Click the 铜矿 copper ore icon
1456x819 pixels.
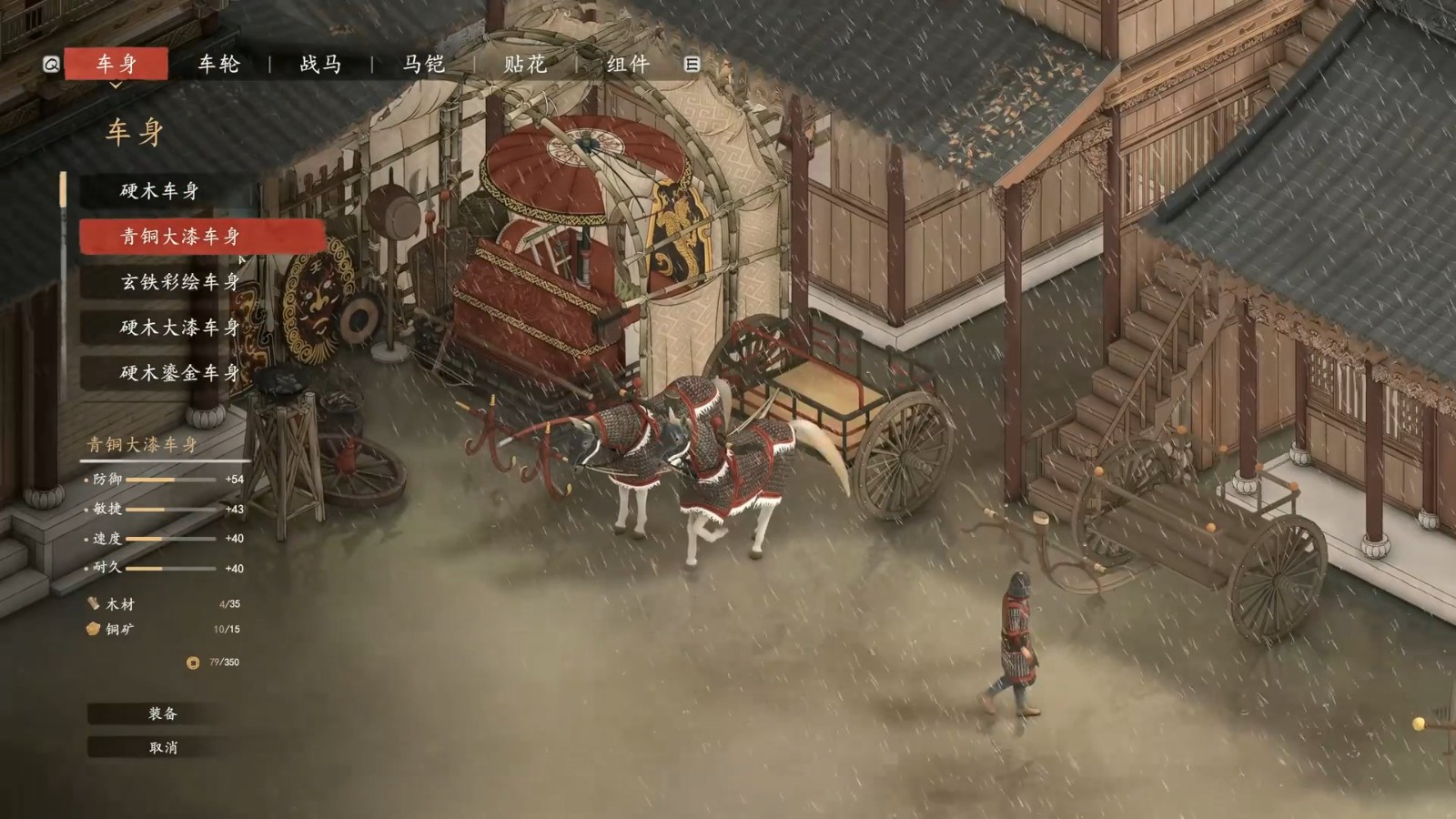click(x=91, y=630)
